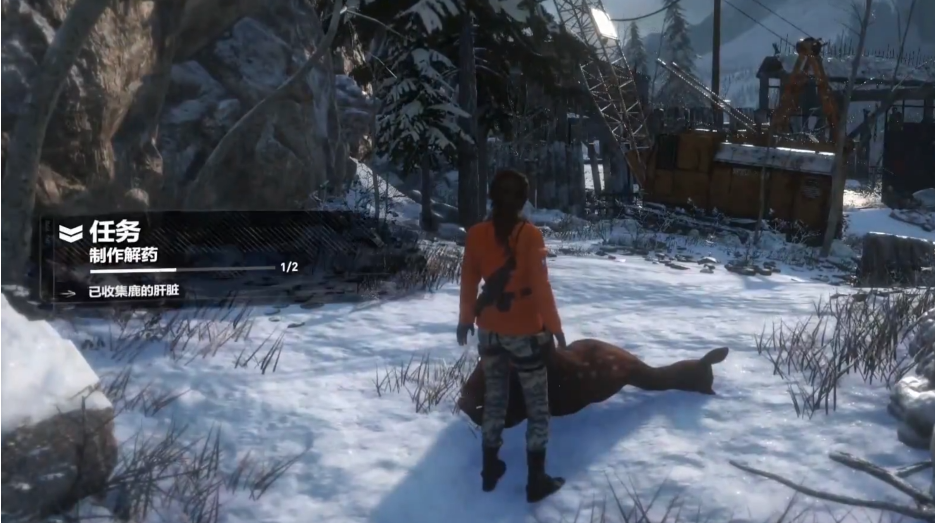The width and height of the screenshot is (935, 523).
Task: Click the 任务 quest tracker header
Action: (x=115, y=232)
